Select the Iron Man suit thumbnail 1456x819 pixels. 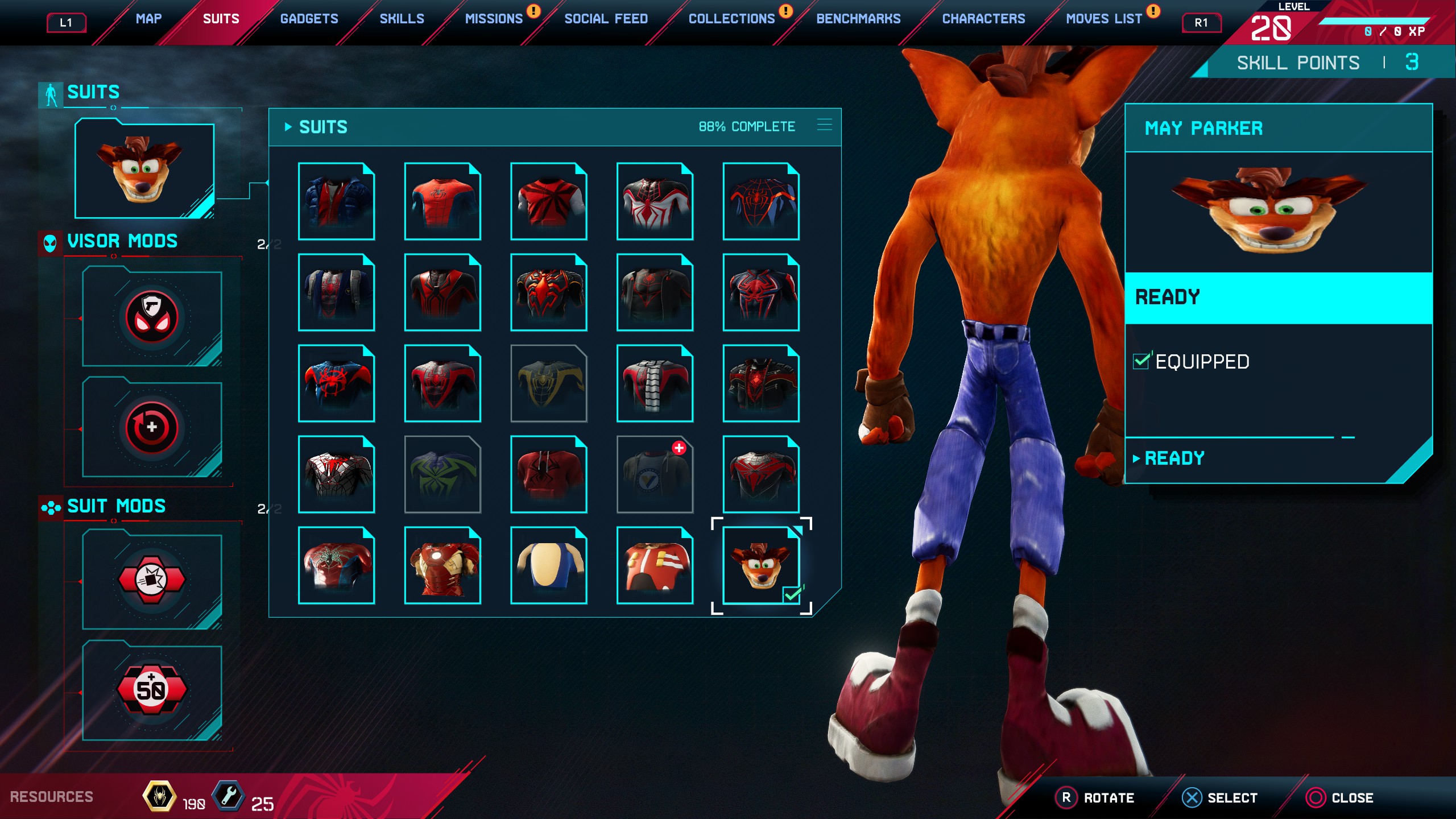coord(442,565)
